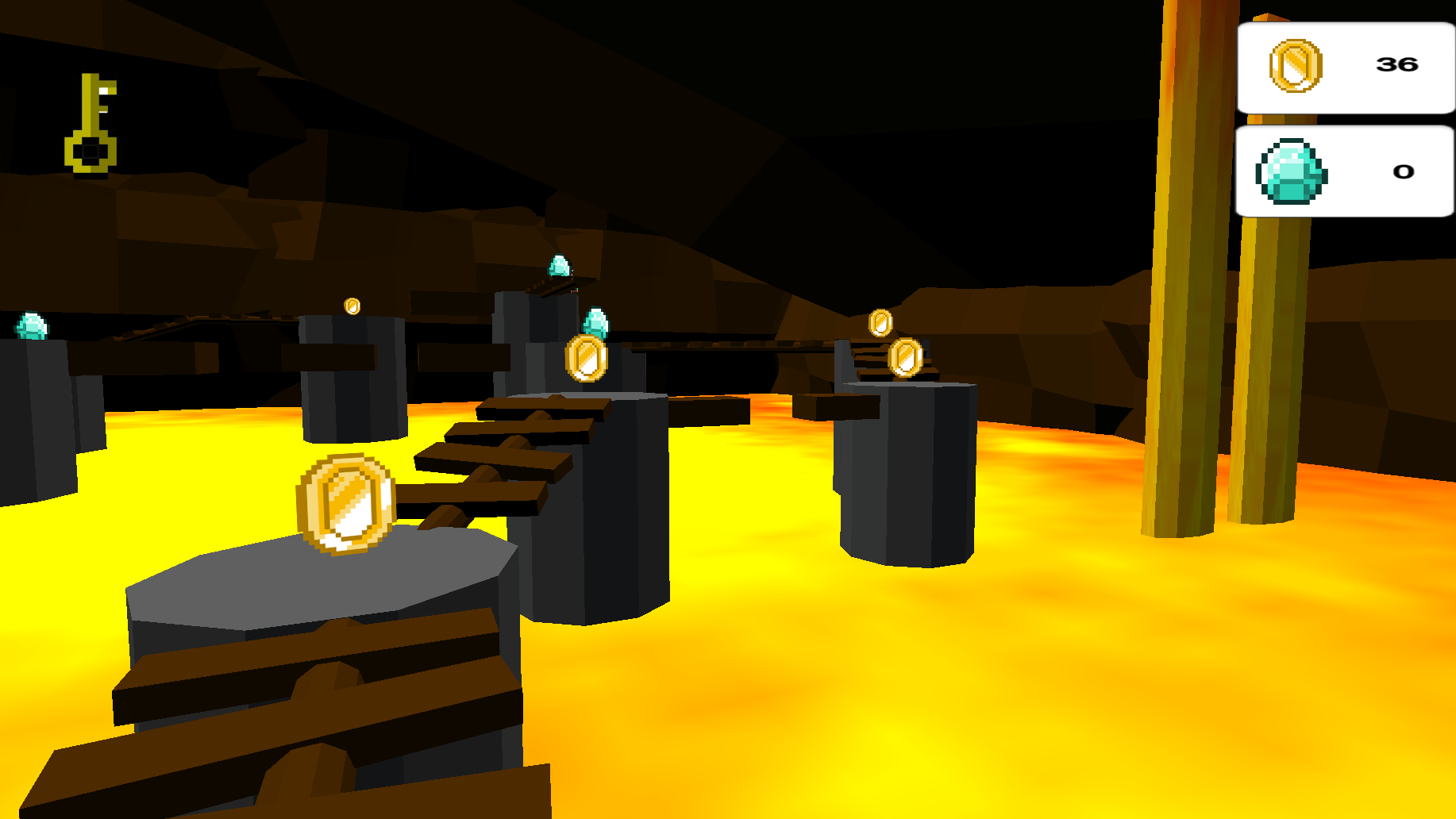The height and width of the screenshot is (819, 1456).
Task: Click the diamond count display showing 0
Action: (1404, 171)
